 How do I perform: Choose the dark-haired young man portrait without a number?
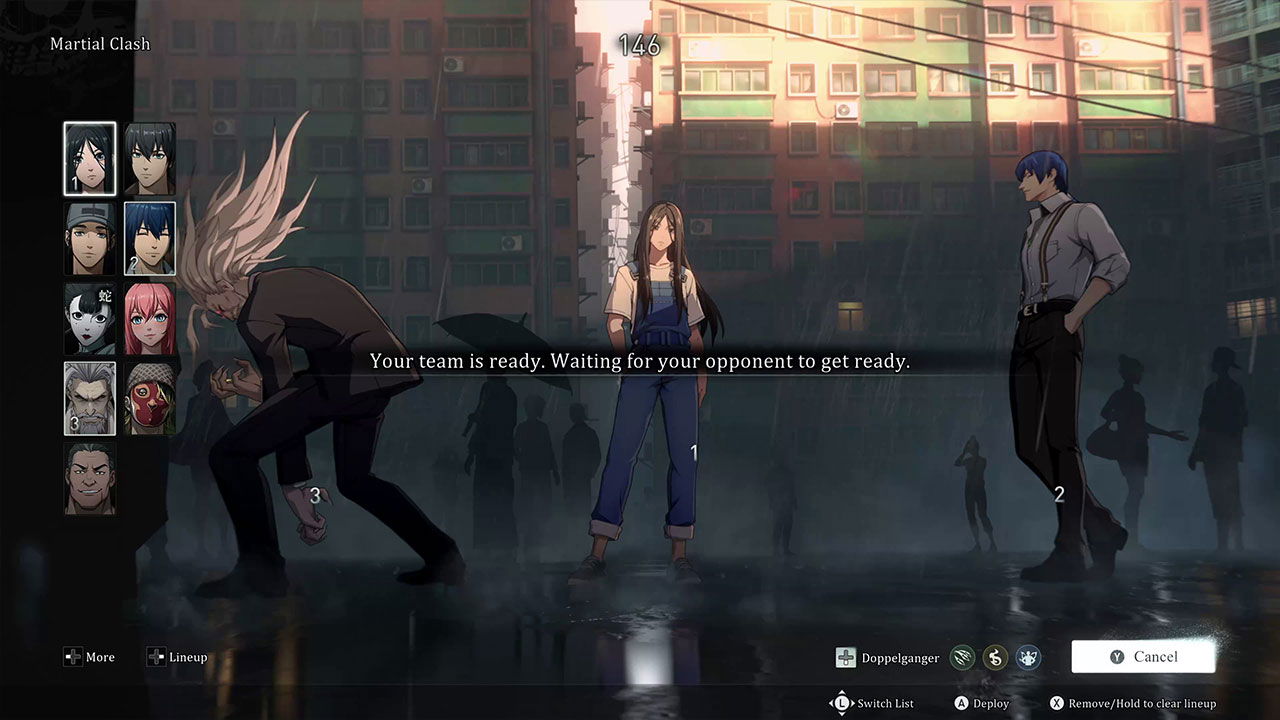[x=150, y=159]
